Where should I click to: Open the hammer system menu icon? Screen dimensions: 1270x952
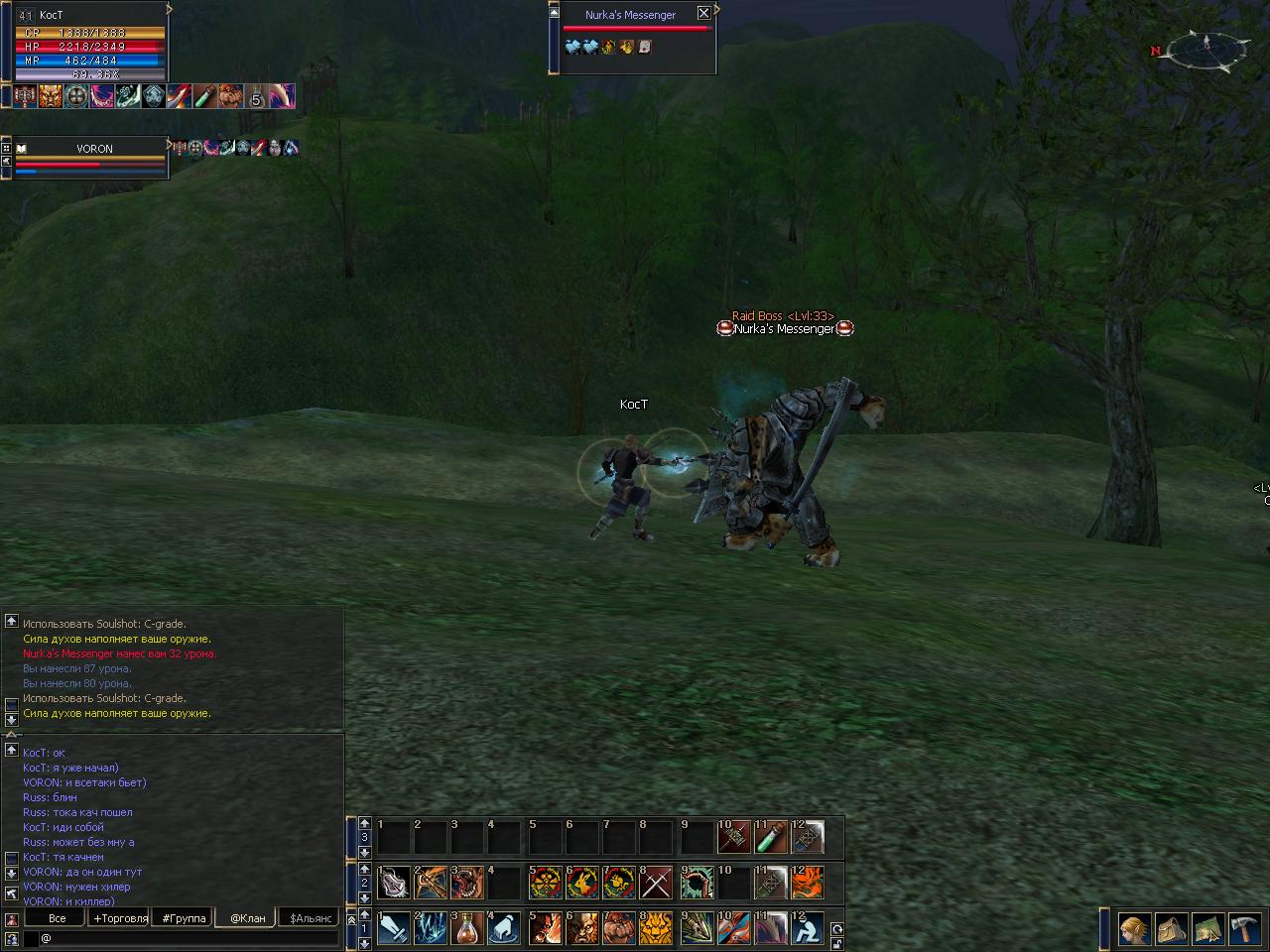(x=1243, y=929)
